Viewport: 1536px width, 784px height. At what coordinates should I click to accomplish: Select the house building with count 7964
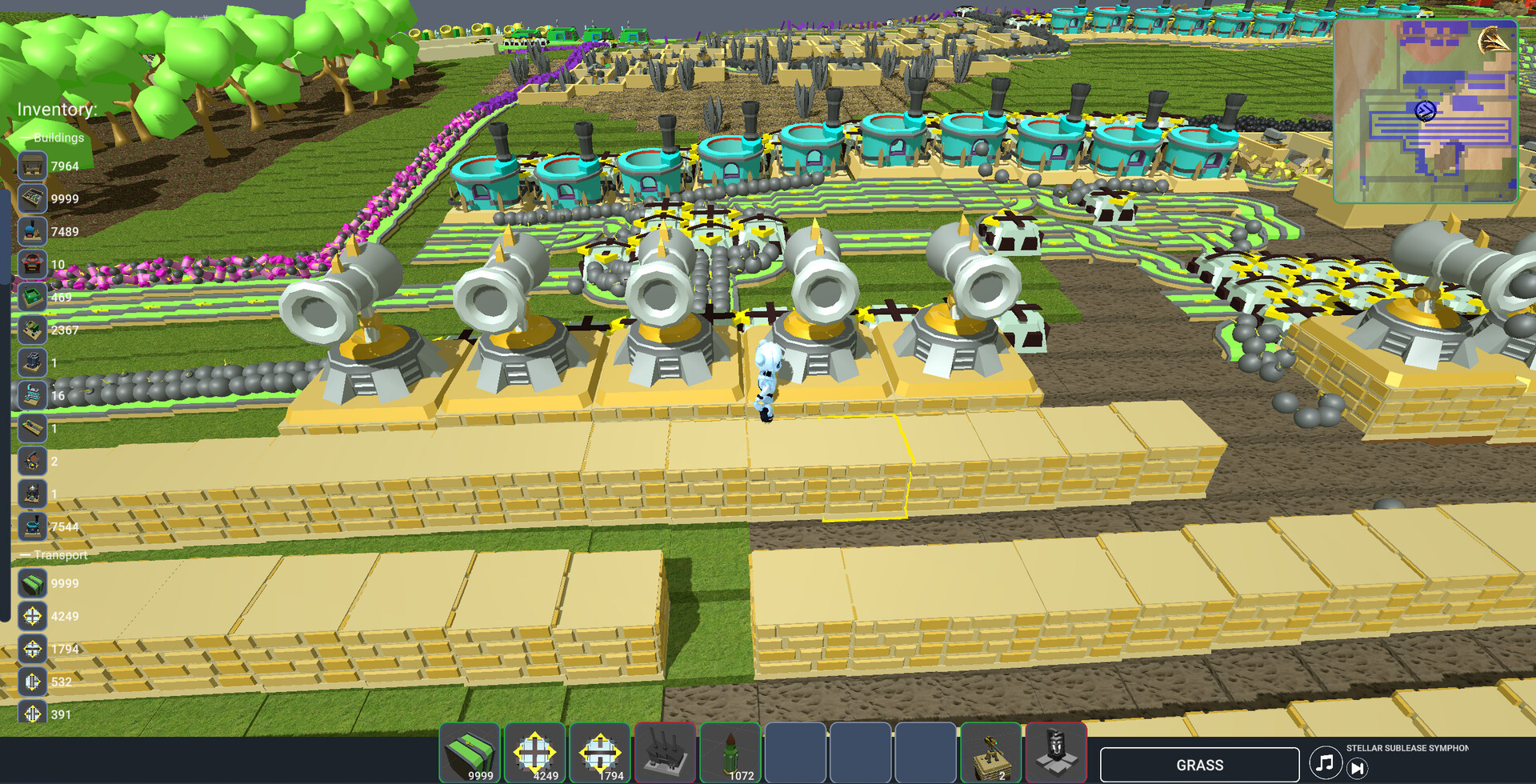32,166
